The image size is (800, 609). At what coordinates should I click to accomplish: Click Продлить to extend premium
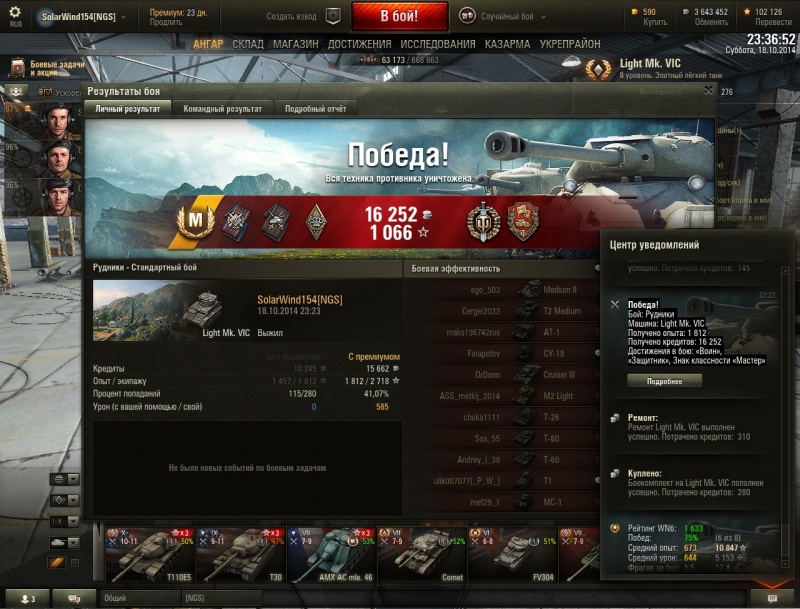[165, 21]
